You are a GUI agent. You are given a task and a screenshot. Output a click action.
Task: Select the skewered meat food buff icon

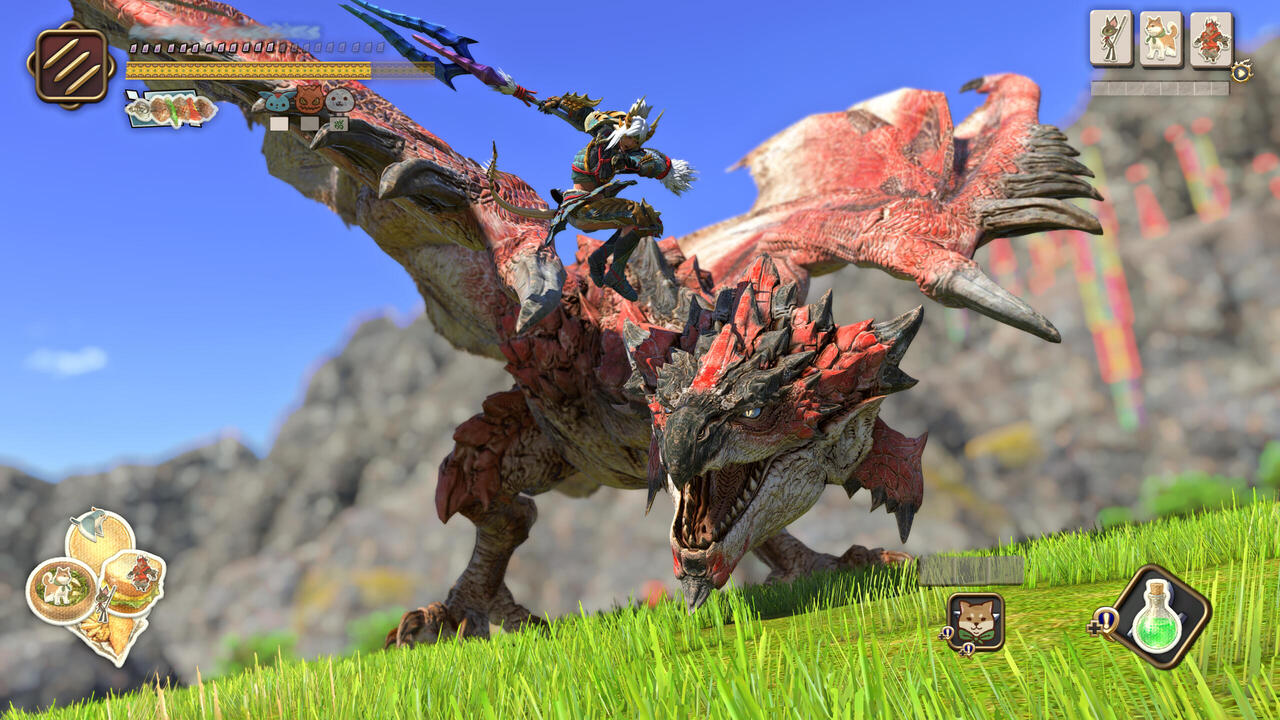tap(171, 109)
